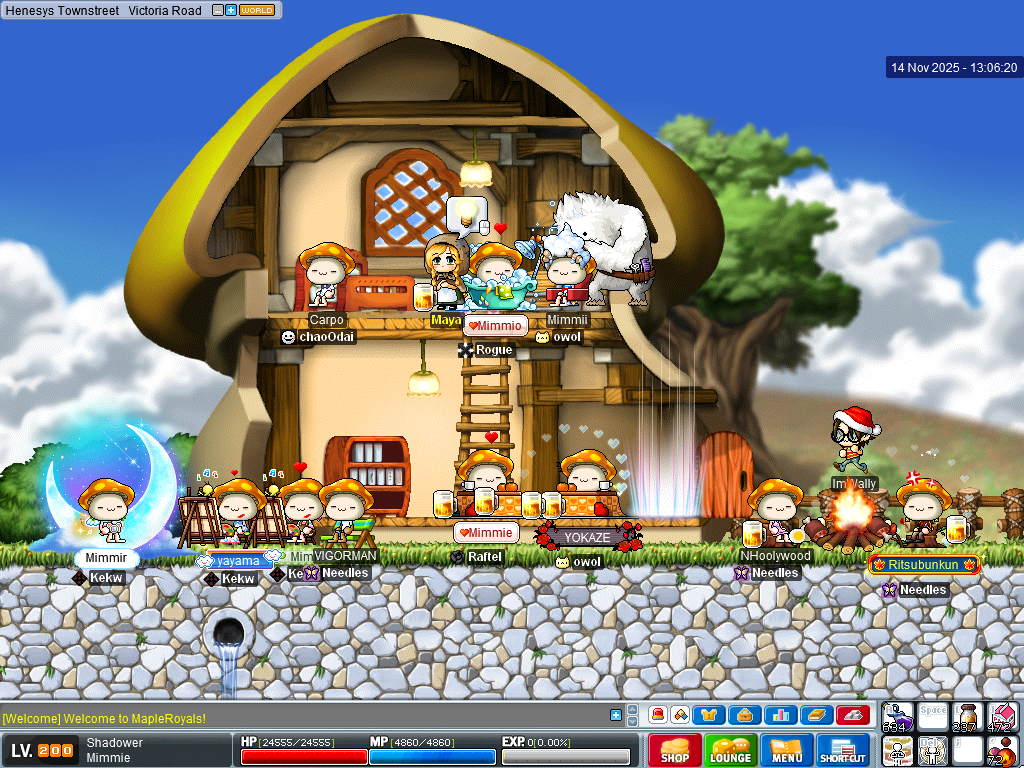Expand the chat window with the plus button
The height and width of the screenshot is (768, 1024).
coord(616,715)
